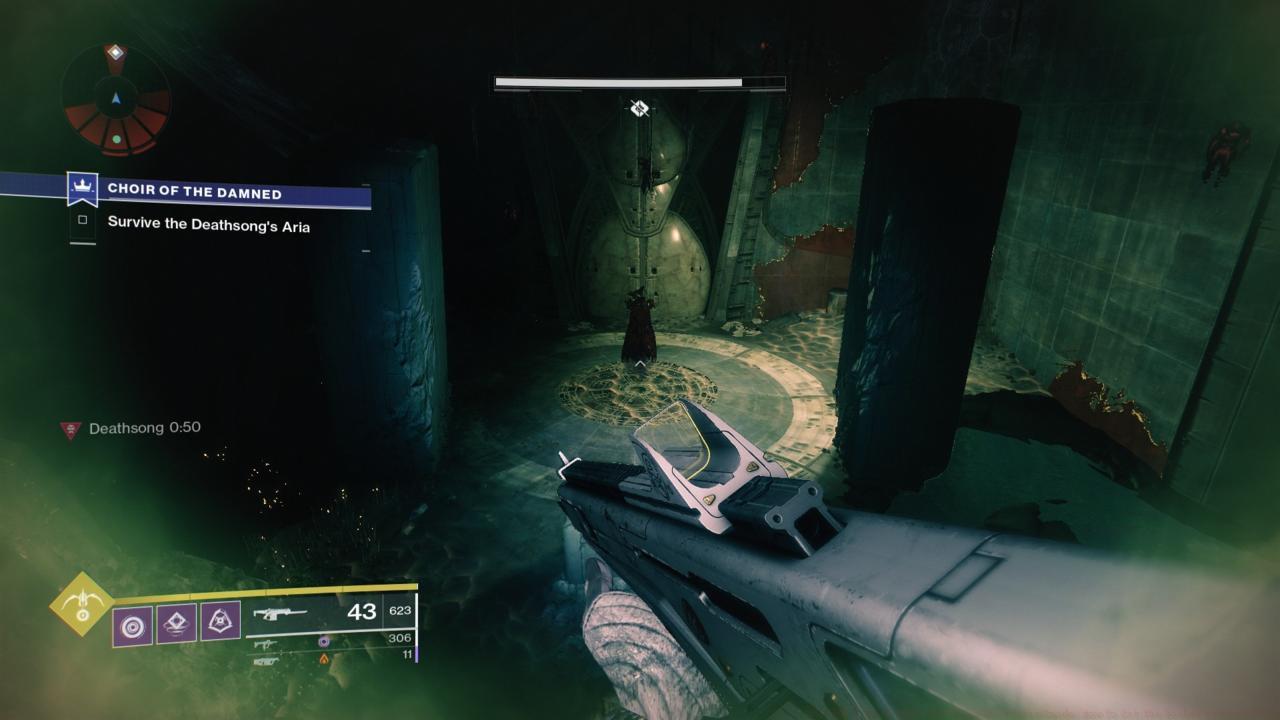Open the Choir of the Damned objective banner

tap(195, 192)
